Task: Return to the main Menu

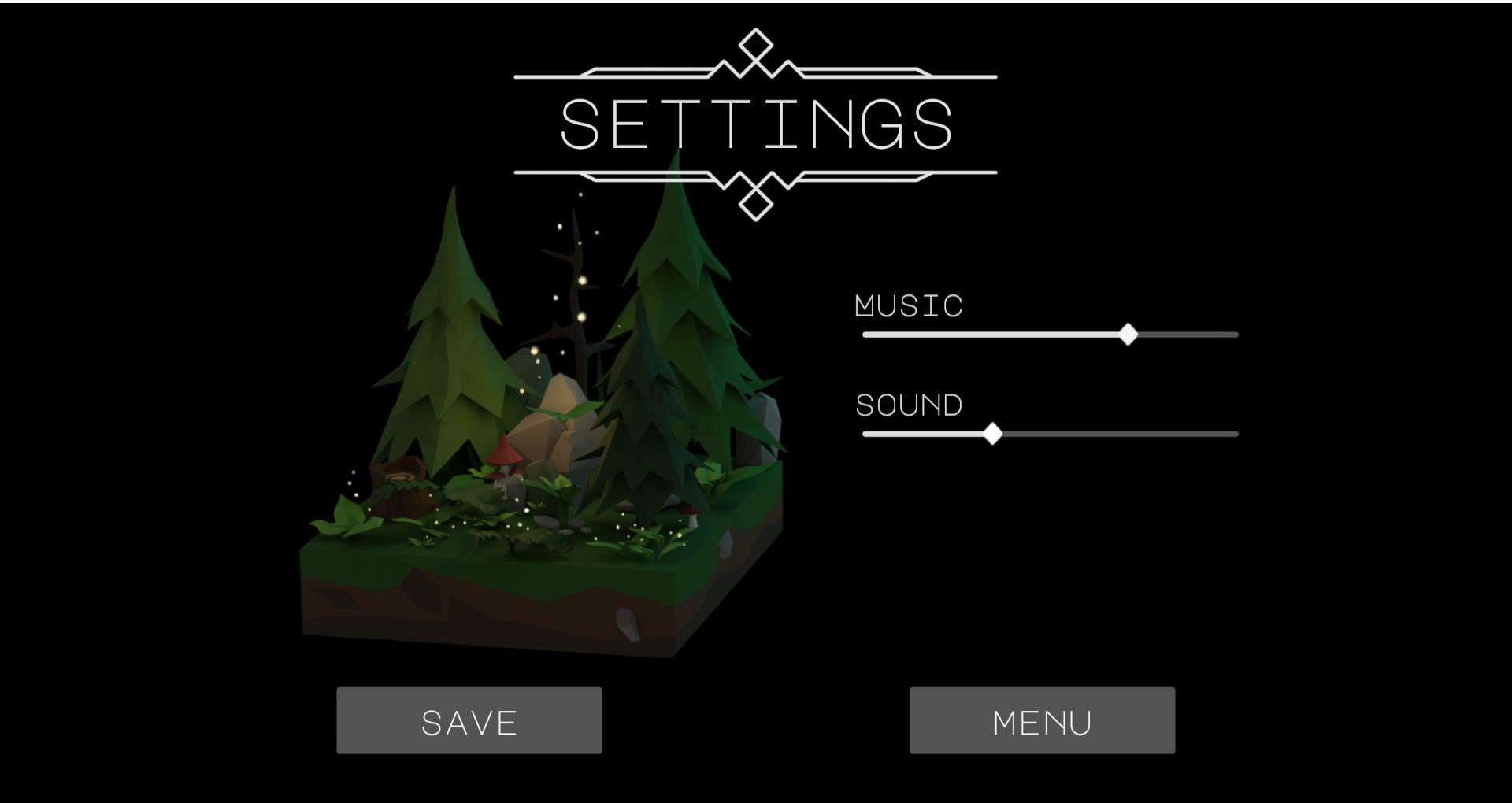Action: [x=1042, y=720]
